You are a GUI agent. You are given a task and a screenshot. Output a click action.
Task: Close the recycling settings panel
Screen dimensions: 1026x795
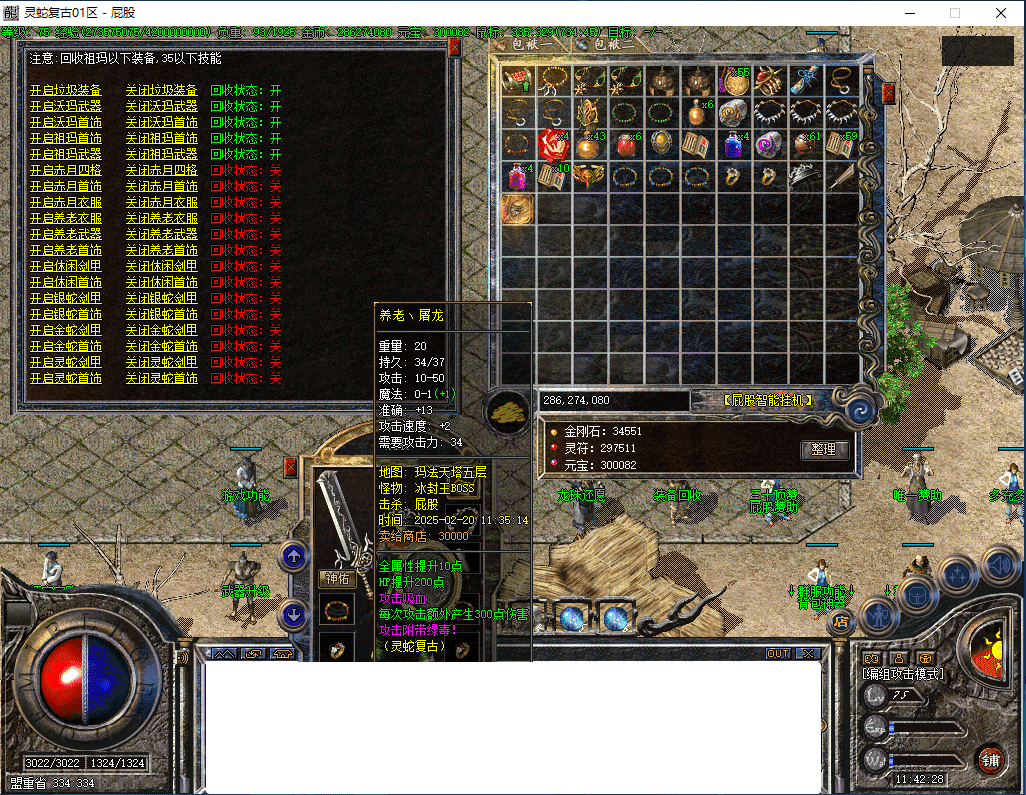454,47
